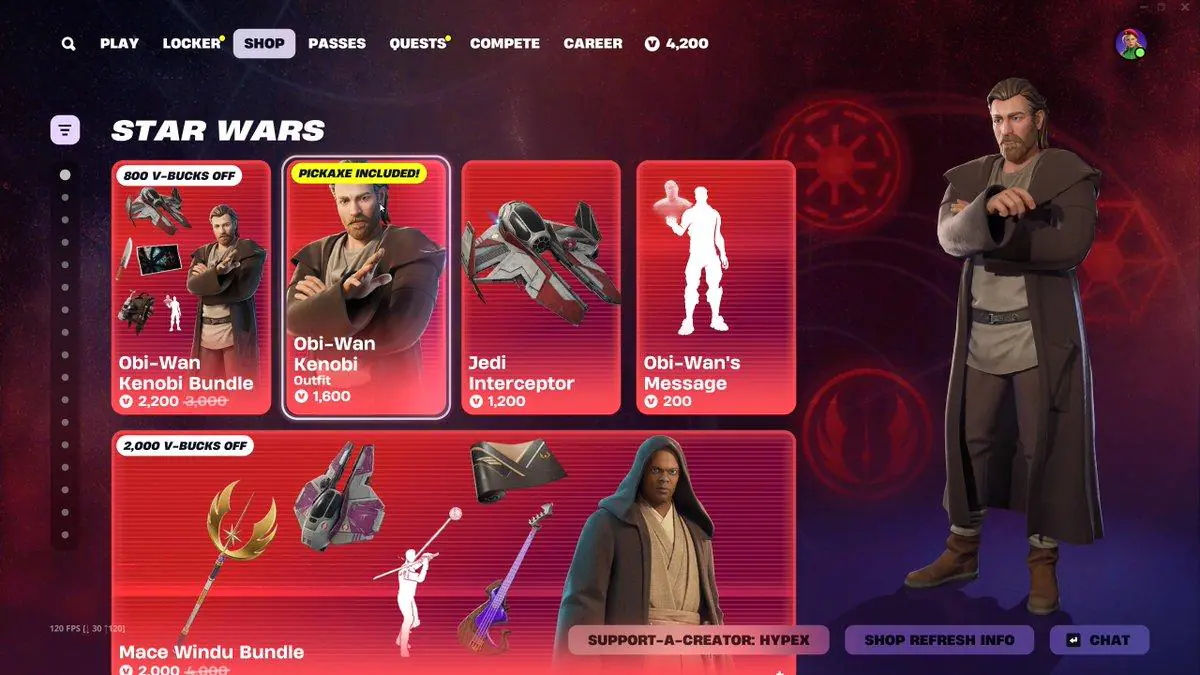Screen dimensions: 1200x675
Task: Select the Shop tab
Action: (264, 44)
